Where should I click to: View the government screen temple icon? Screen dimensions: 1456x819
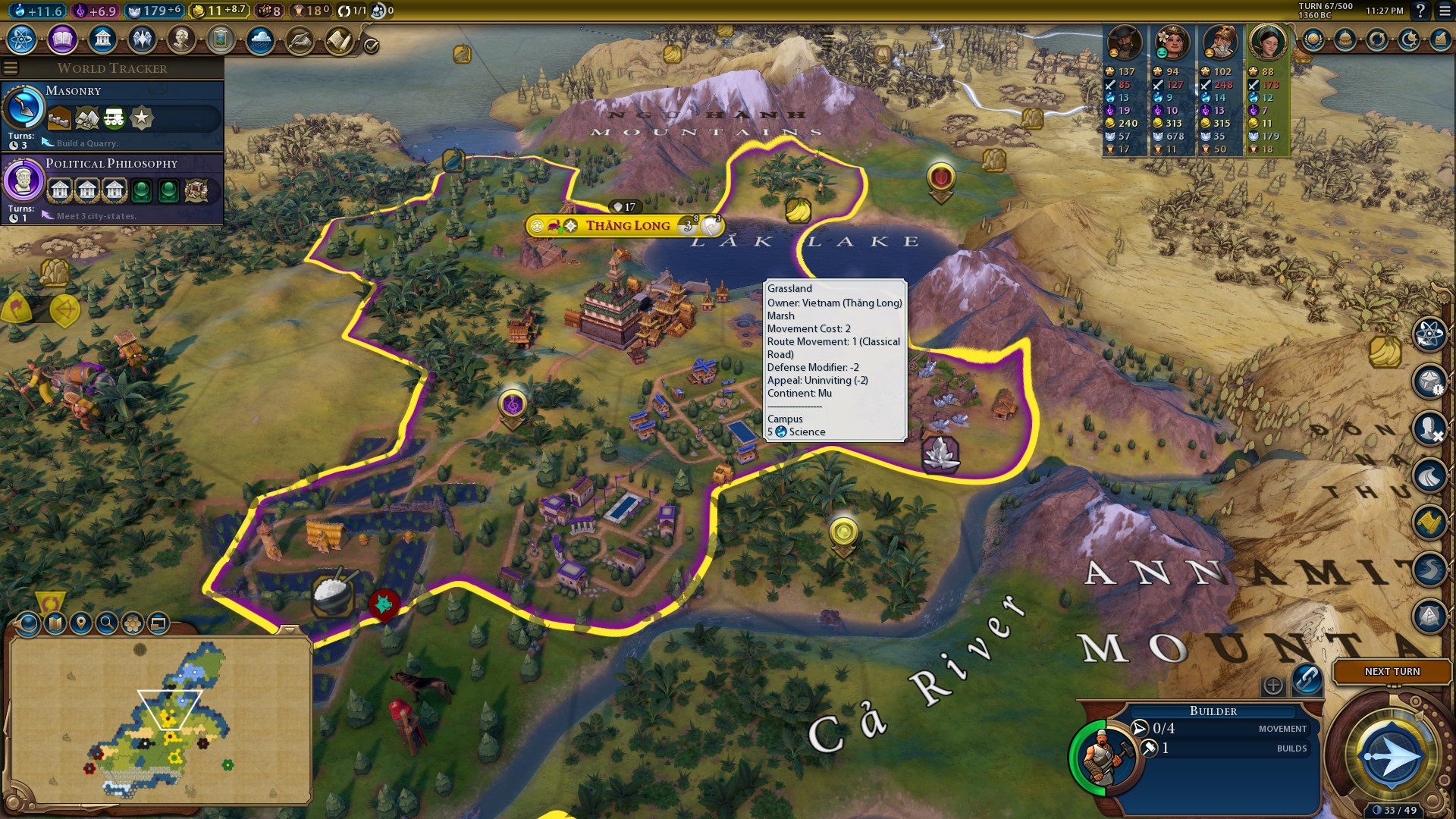(x=102, y=39)
